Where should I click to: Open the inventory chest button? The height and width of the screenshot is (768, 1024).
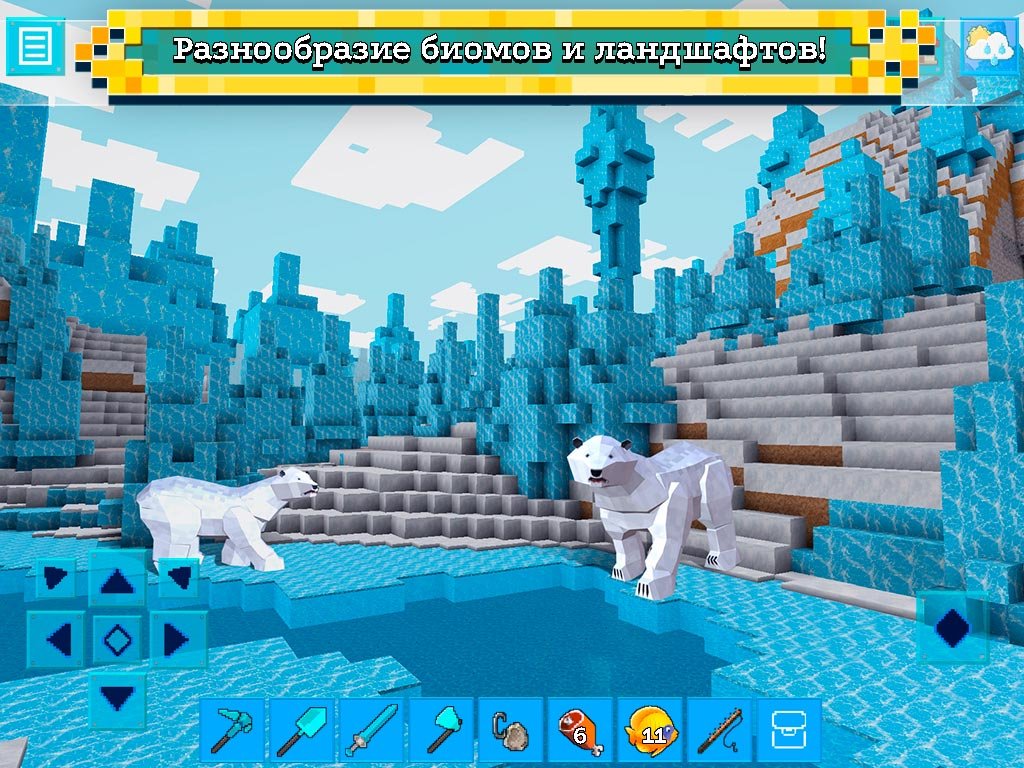(789, 731)
